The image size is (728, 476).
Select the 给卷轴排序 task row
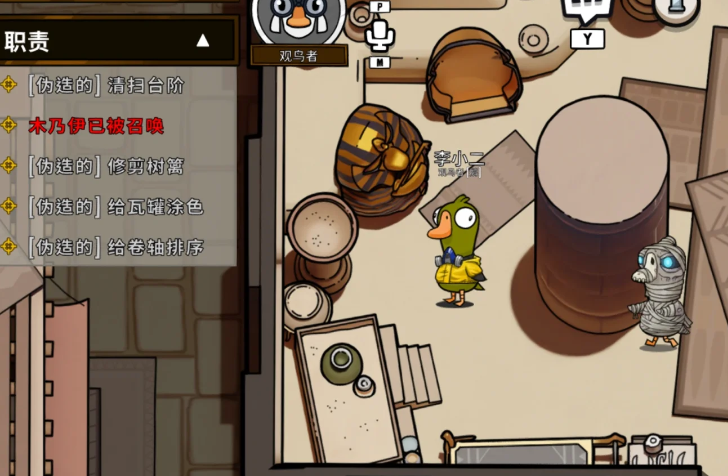pos(115,247)
